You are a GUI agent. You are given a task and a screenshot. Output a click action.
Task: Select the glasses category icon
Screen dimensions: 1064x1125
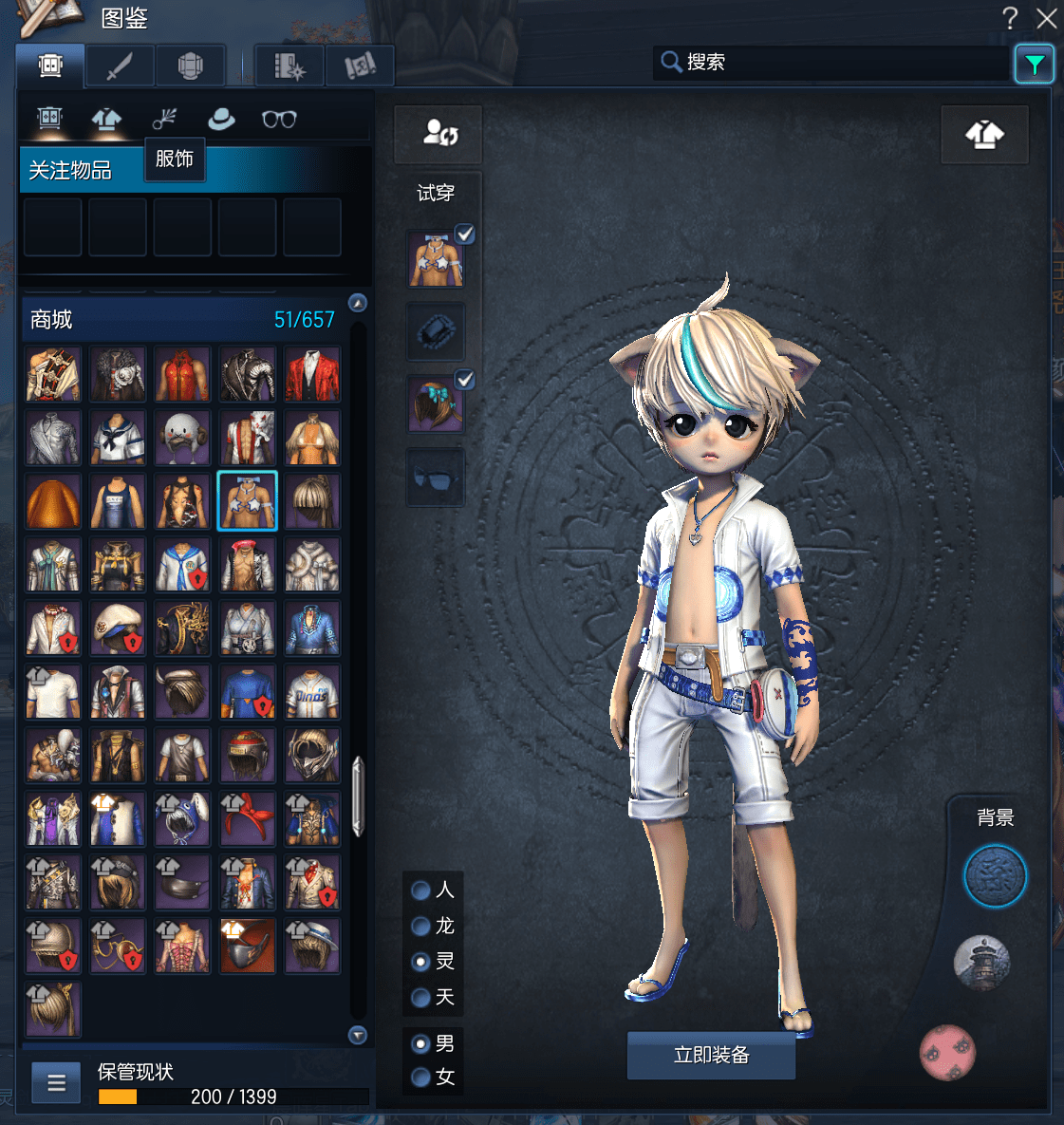pyautogui.click(x=279, y=120)
